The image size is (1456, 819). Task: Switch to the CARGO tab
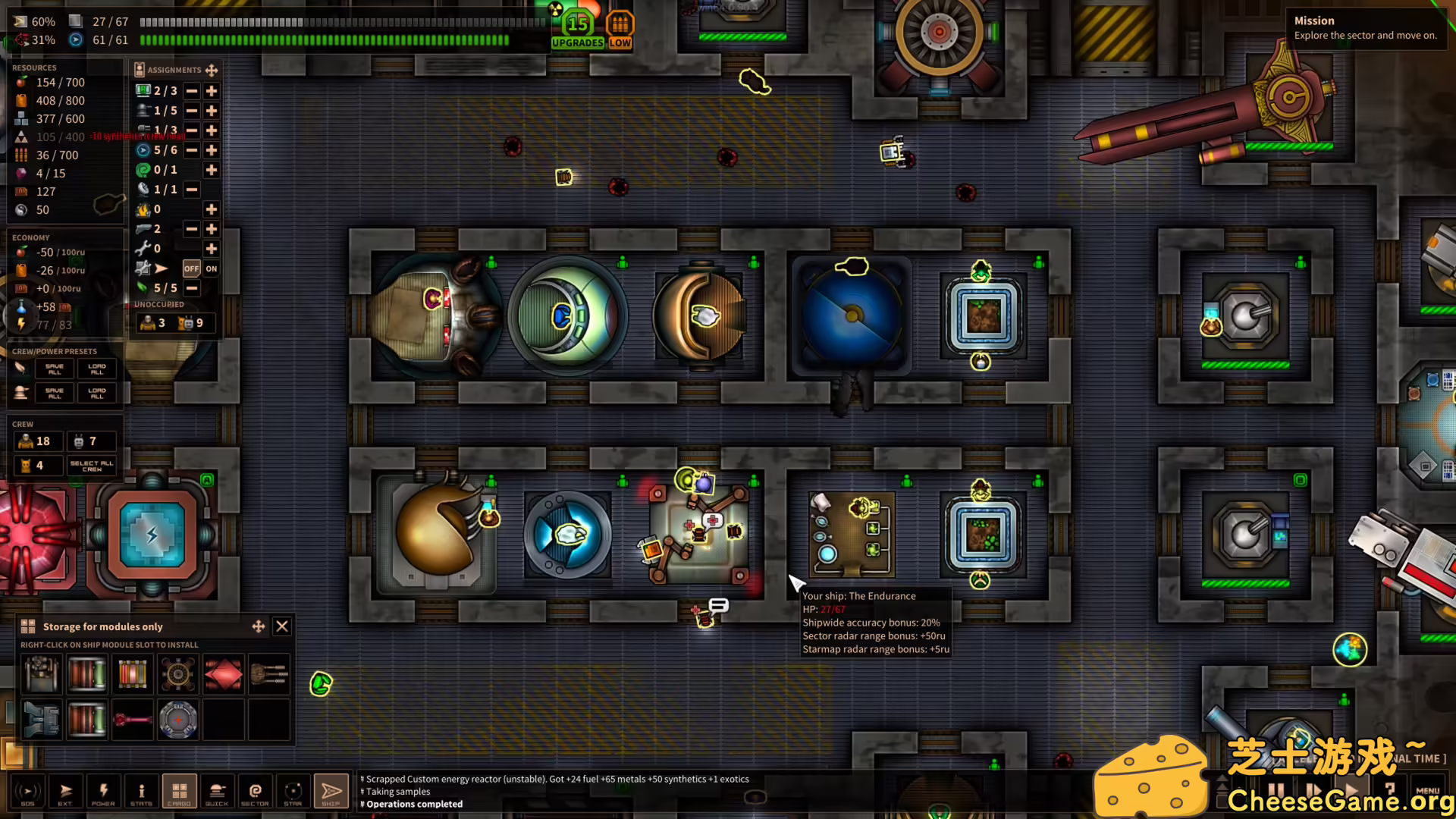coord(180,791)
